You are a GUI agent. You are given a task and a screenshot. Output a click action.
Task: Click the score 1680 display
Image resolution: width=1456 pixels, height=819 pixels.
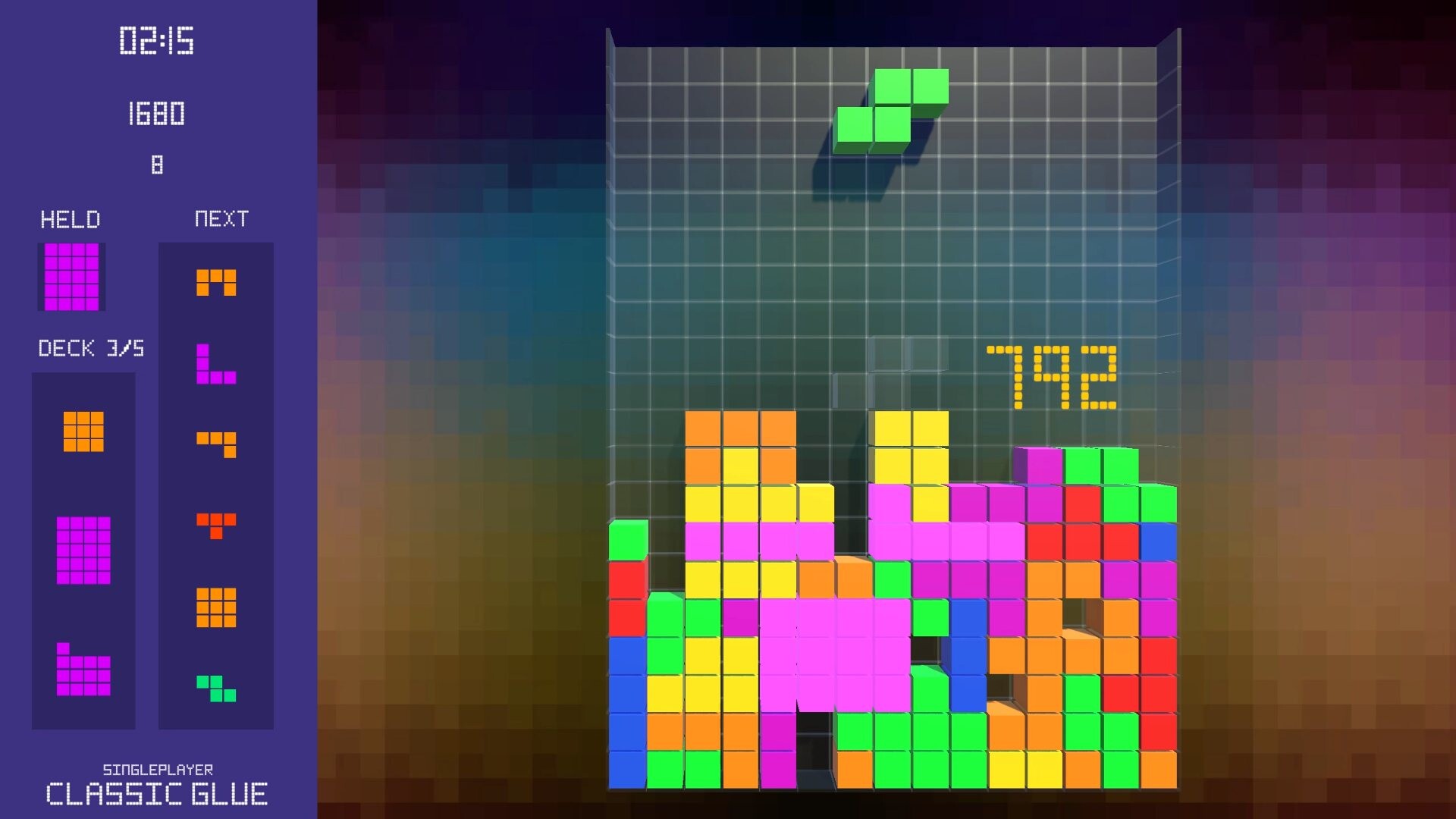tap(156, 115)
